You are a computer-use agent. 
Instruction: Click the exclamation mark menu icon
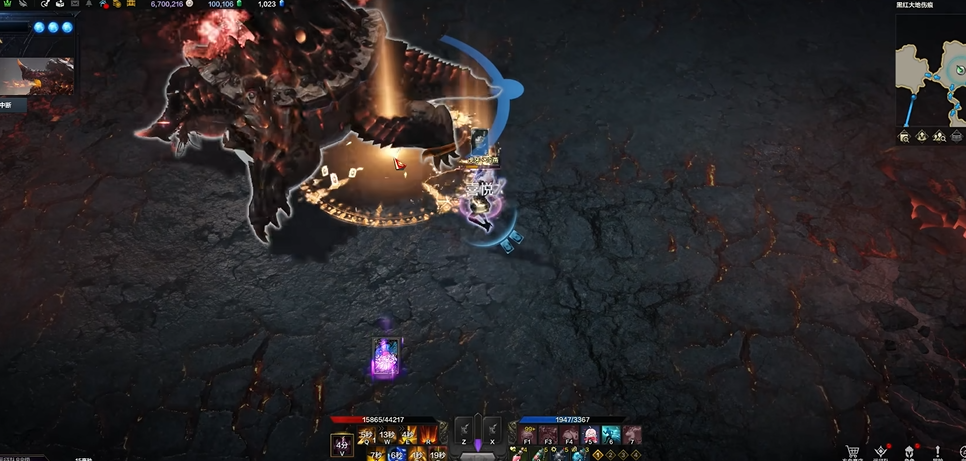point(938,452)
